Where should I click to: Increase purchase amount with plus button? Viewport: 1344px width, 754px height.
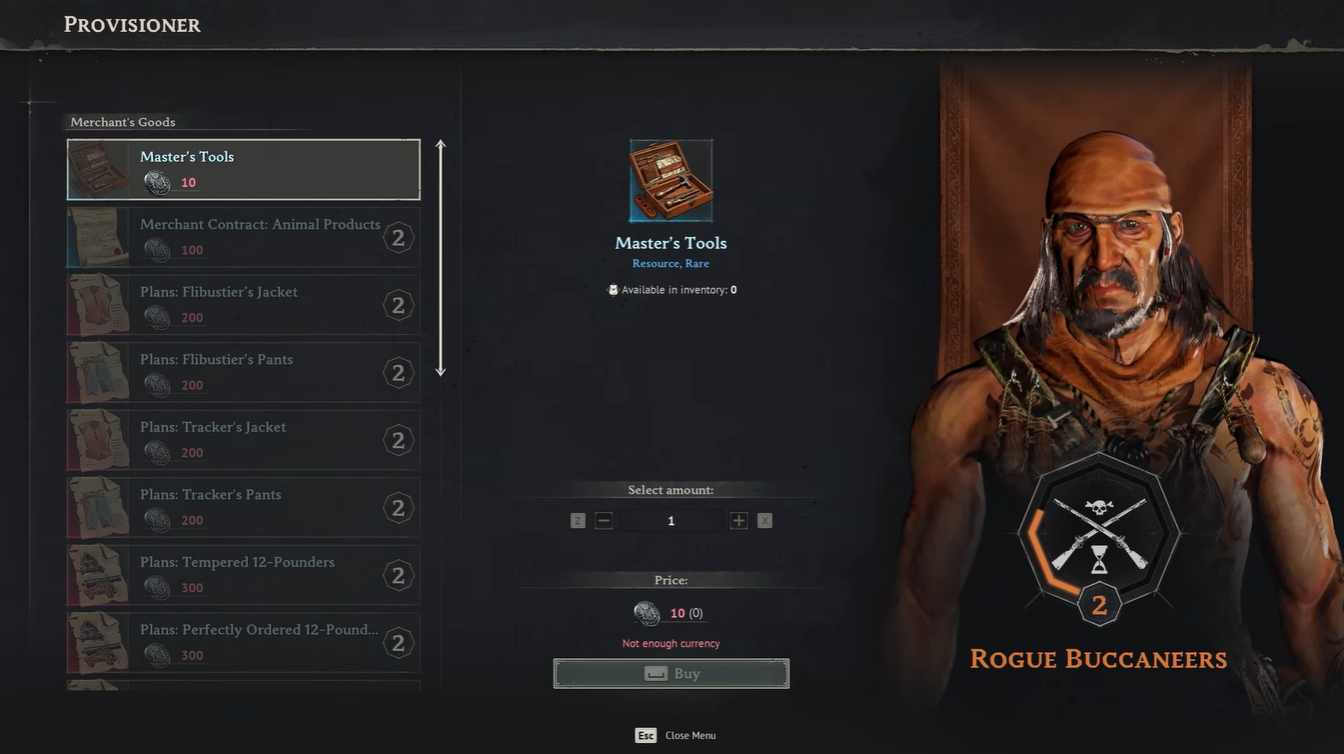(739, 521)
